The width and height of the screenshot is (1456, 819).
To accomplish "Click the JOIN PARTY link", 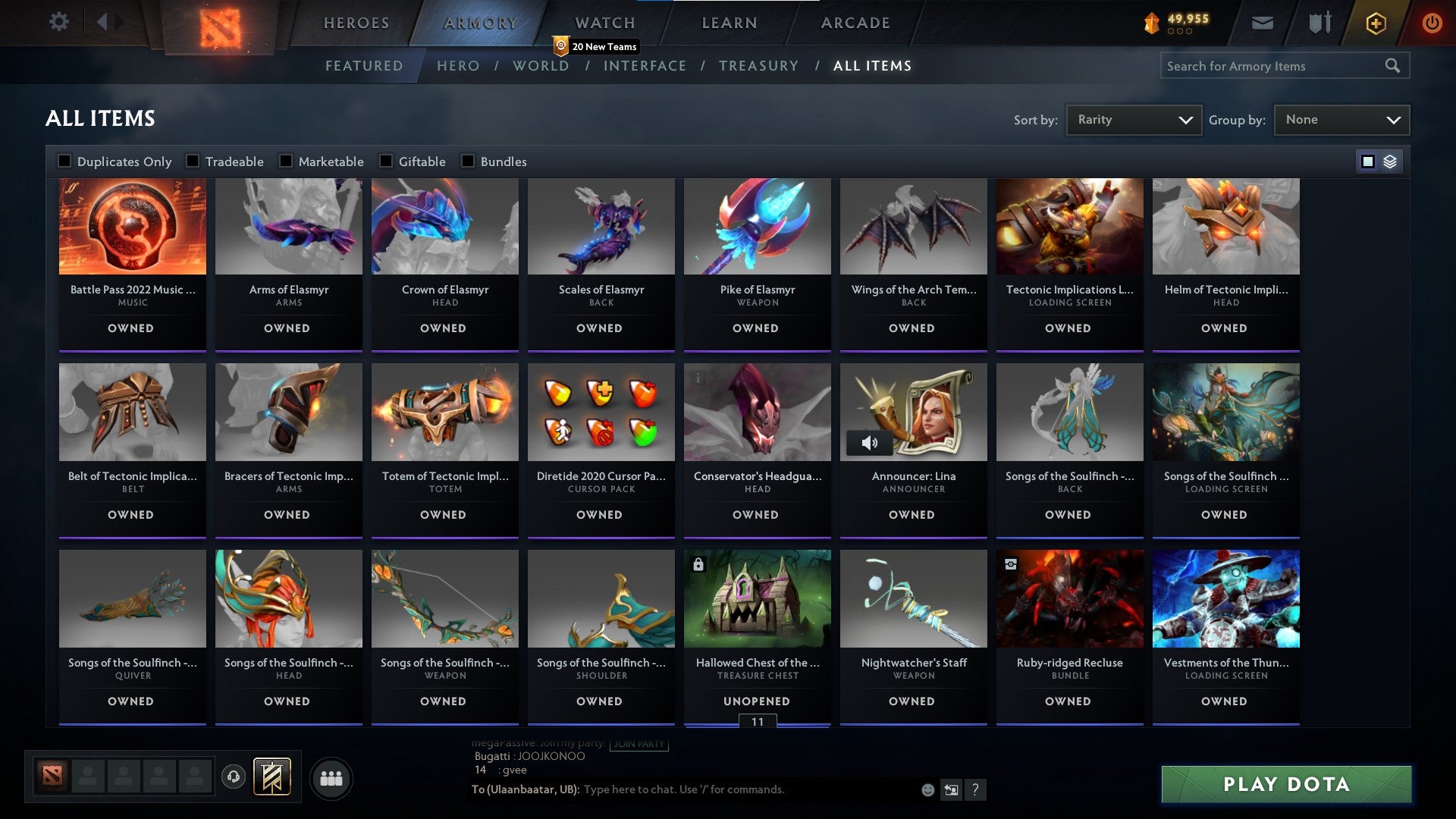I will coord(639,744).
